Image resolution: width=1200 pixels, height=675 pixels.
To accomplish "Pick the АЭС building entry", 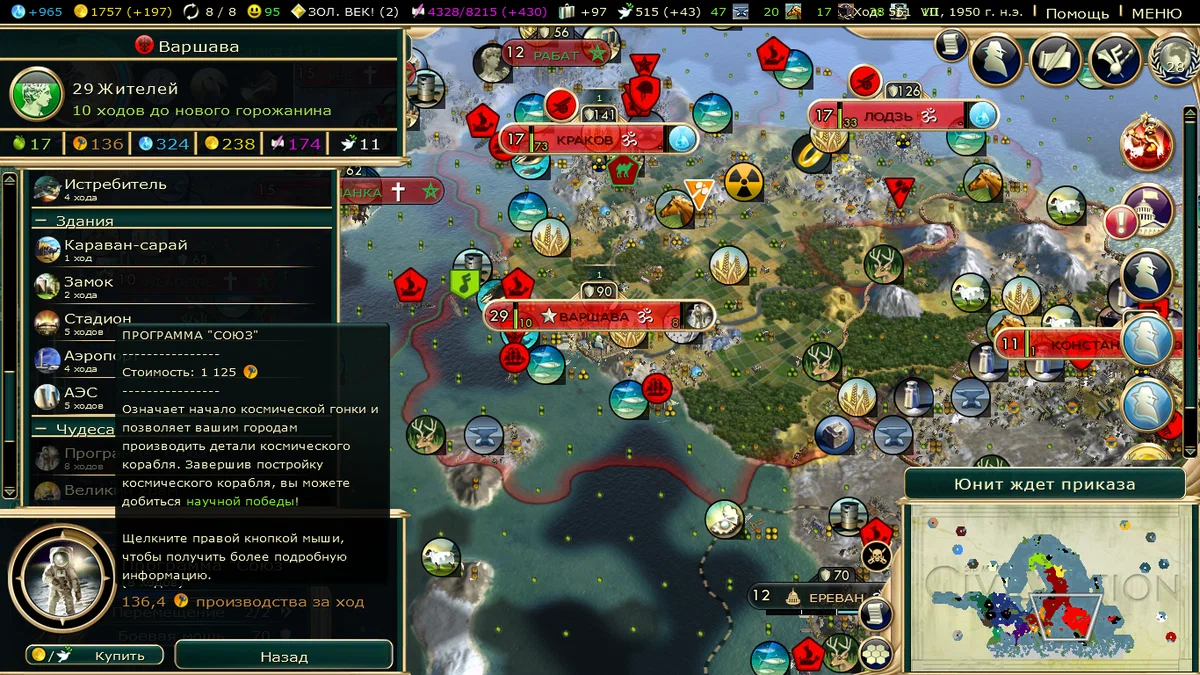I will point(80,395).
